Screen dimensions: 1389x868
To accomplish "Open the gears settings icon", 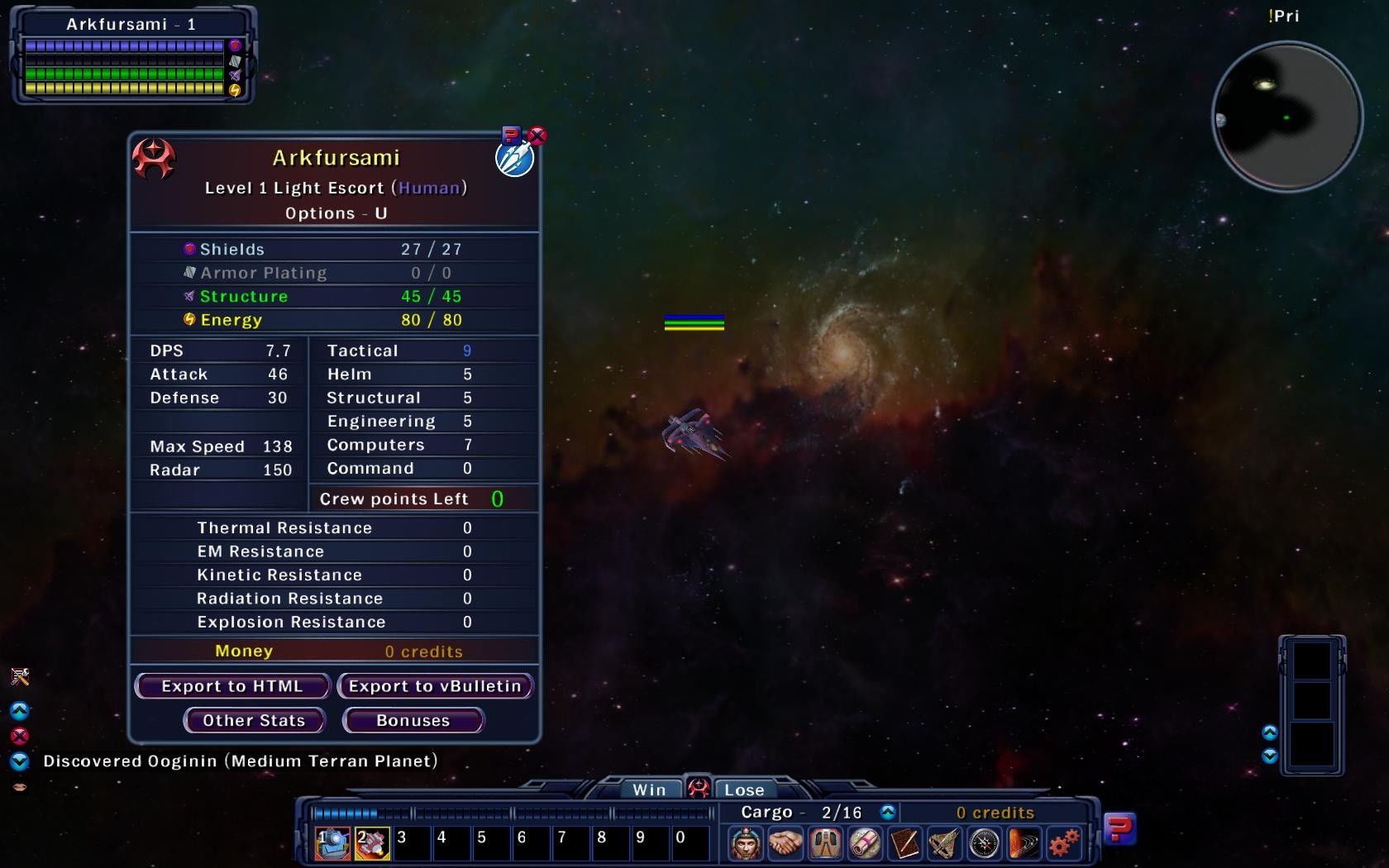I will pos(1064,843).
